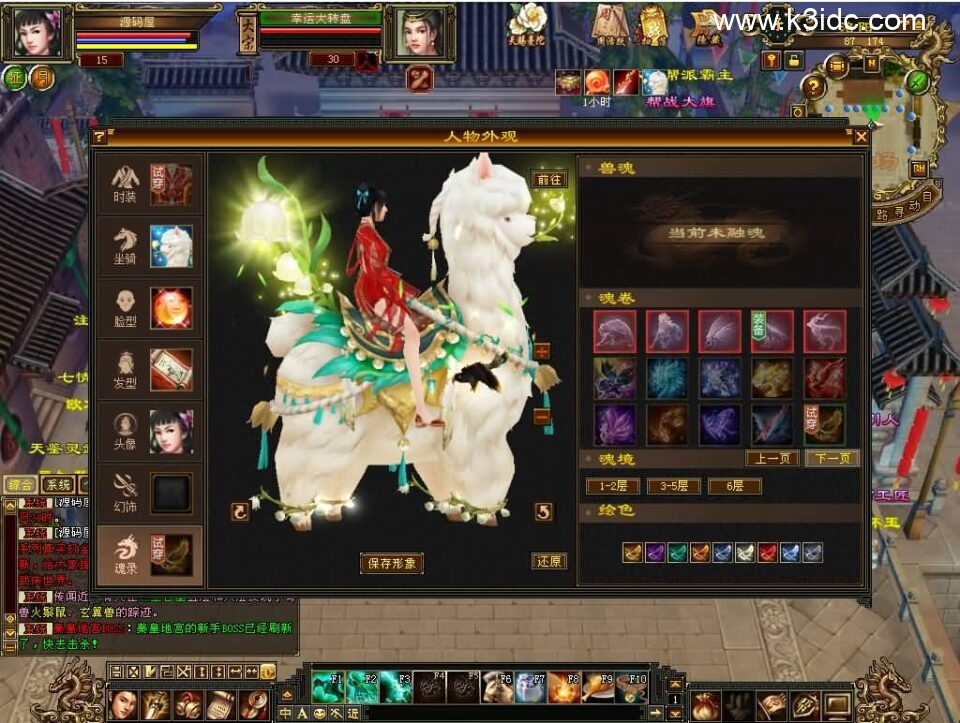The image size is (960, 723).
Task: Choose the 6层 soul realm filter
Action: pos(734,486)
